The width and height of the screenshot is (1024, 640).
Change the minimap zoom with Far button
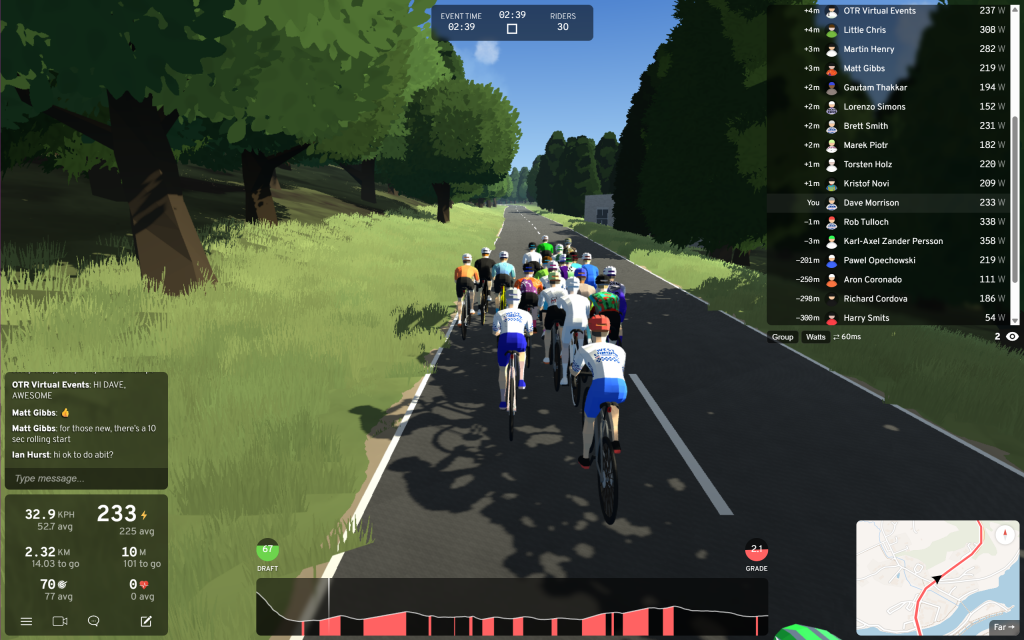tap(1003, 628)
